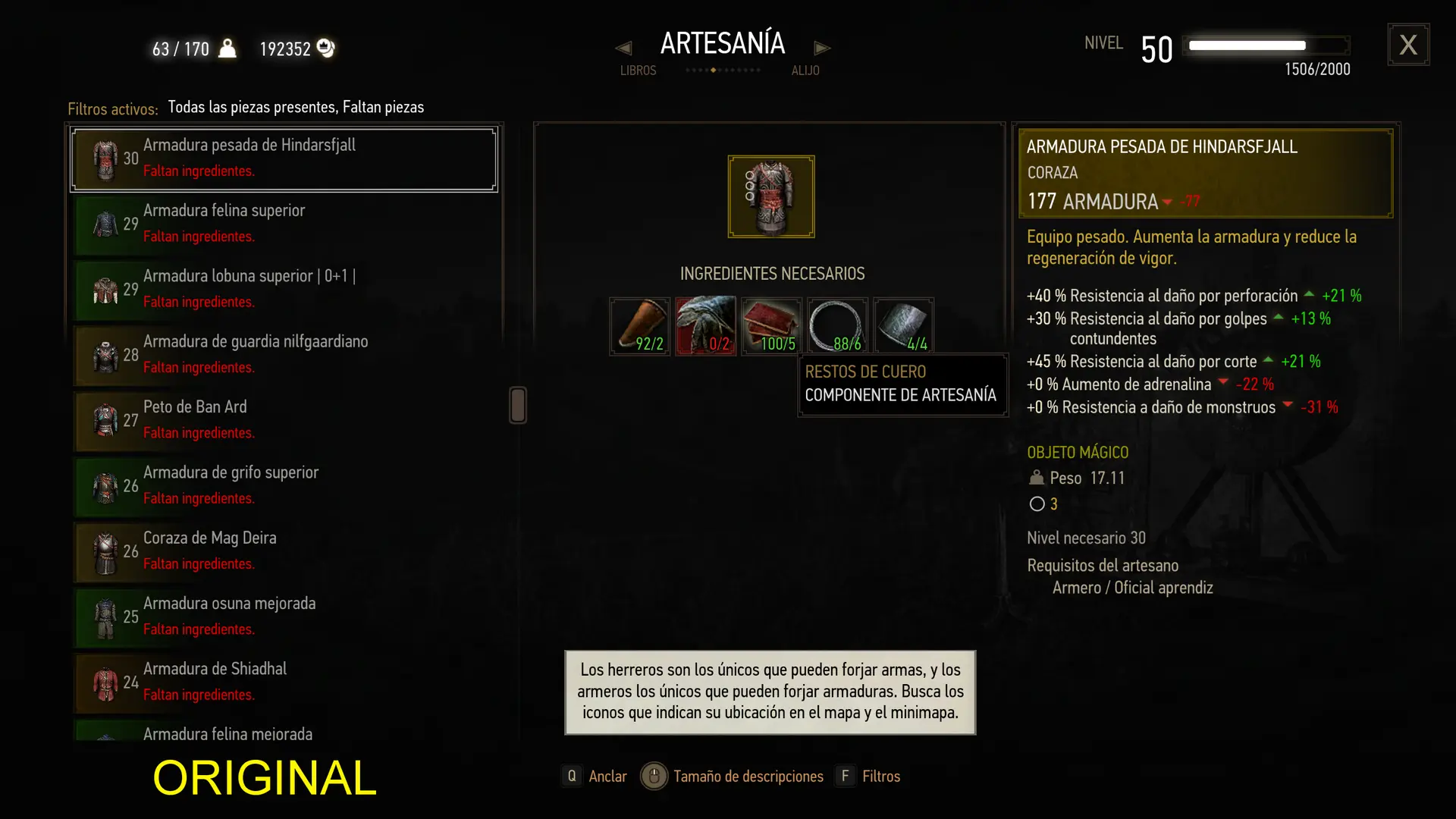Pick the Armadura de Shiadhal recipe
The image size is (1456, 819).
[284, 682]
